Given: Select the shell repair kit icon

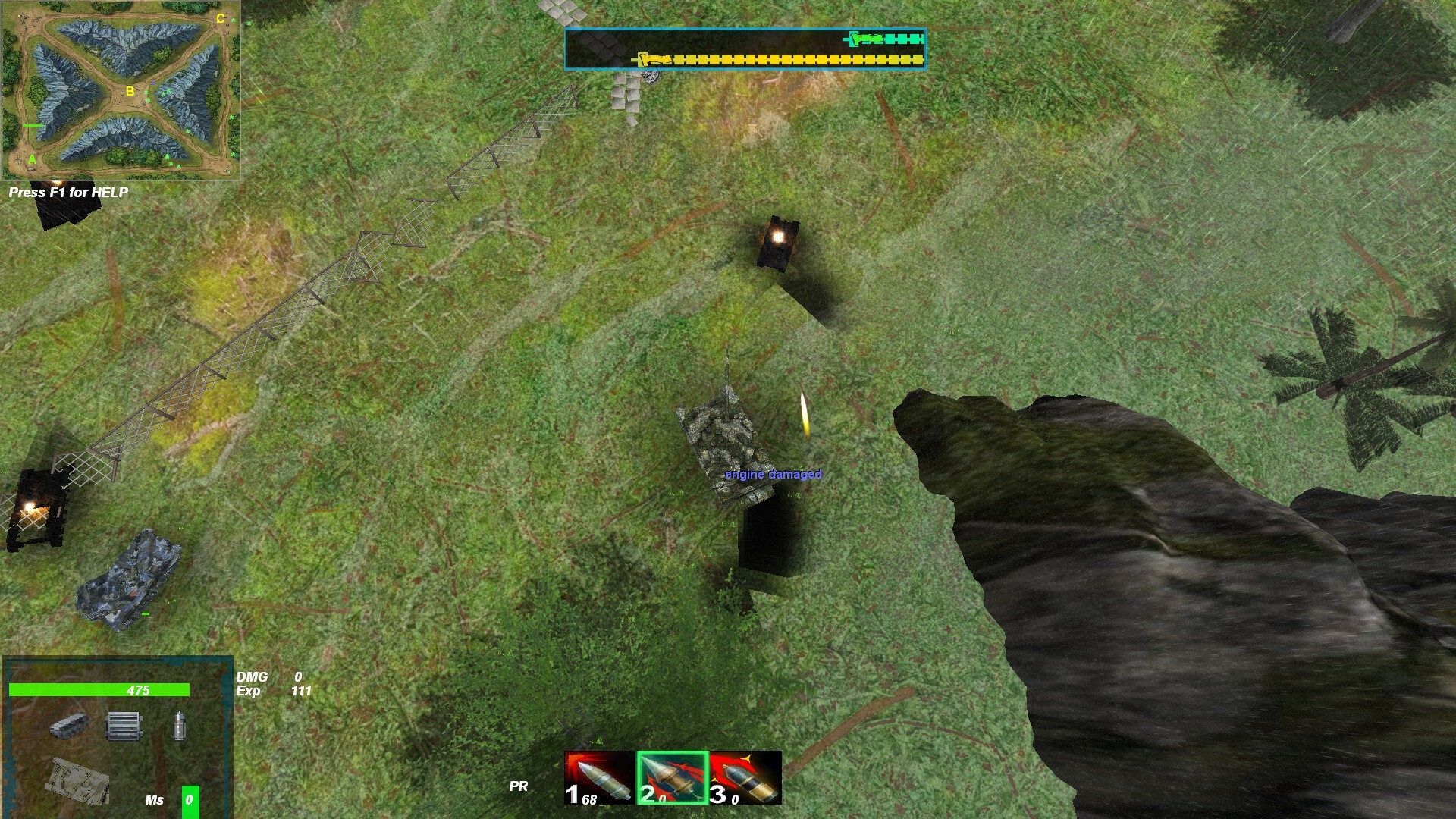Looking at the screenshot, I should [179, 724].
